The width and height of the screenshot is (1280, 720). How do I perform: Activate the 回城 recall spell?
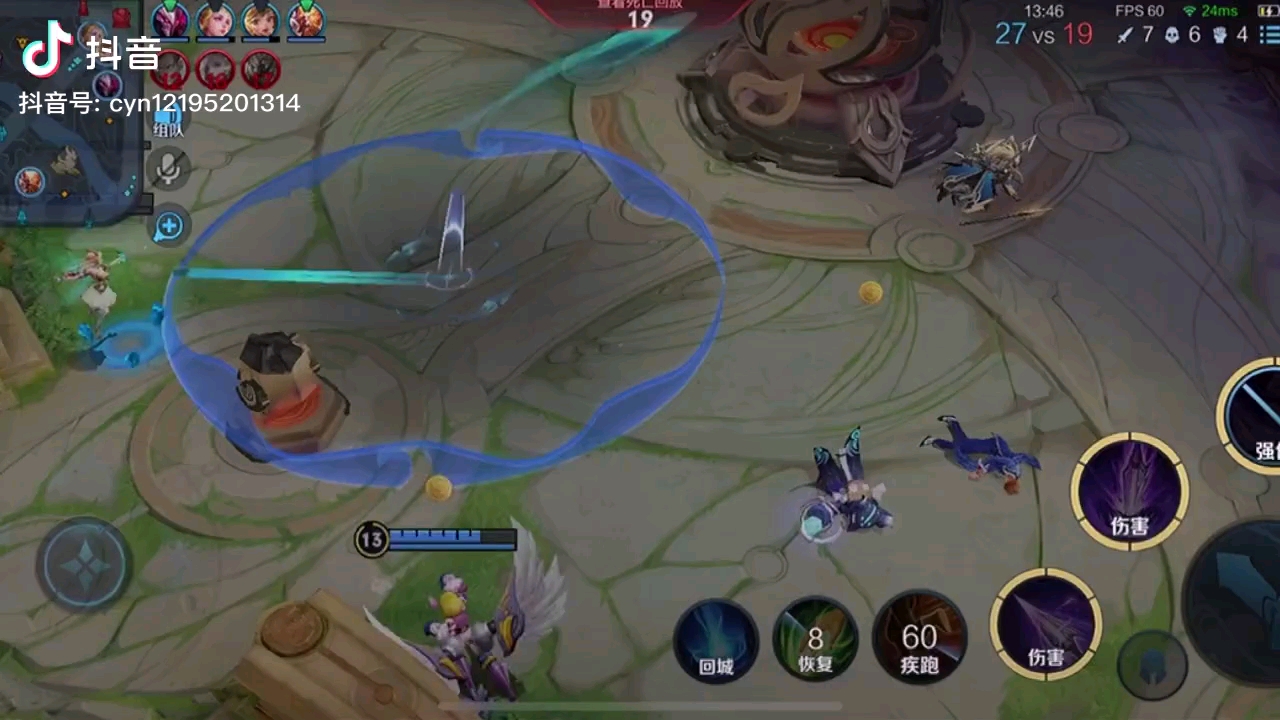click(x=716, y=640)
